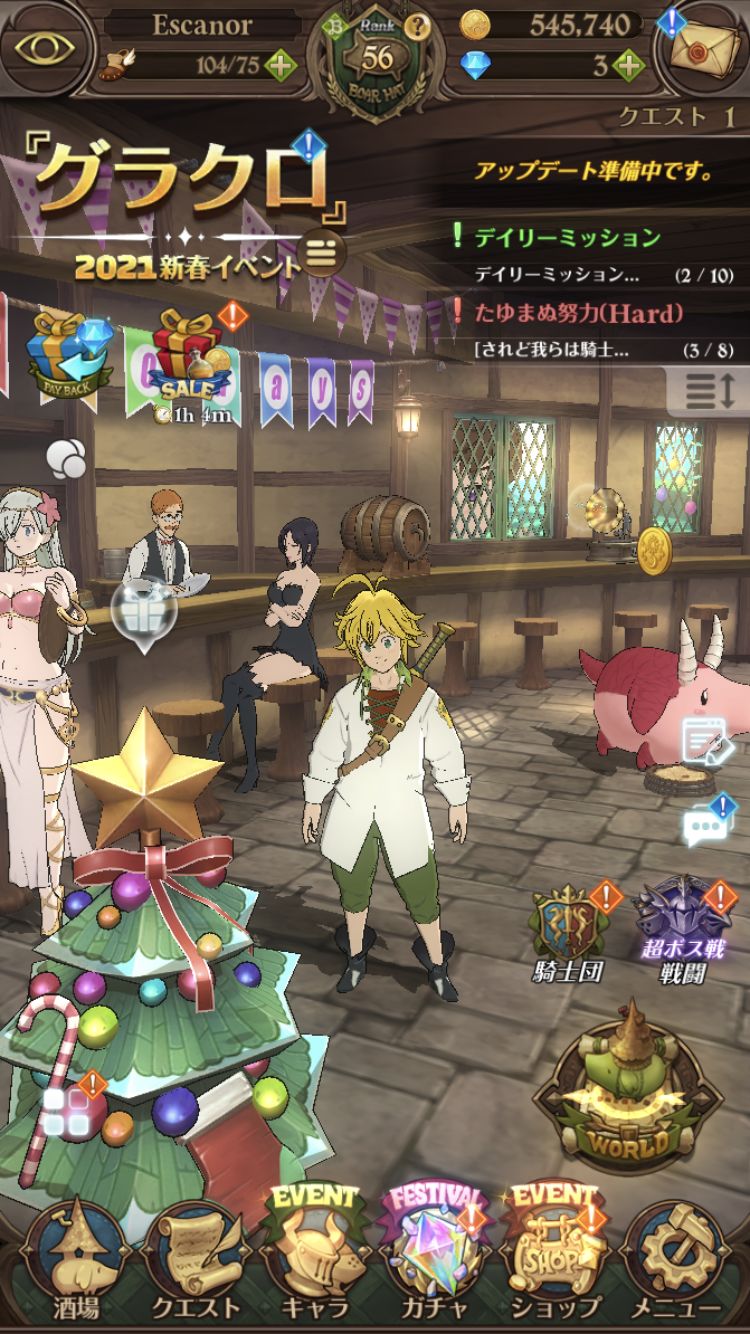The image size is (750, 1334).
Task: Add diamonds with the green plus
Action: pos(627,67)
